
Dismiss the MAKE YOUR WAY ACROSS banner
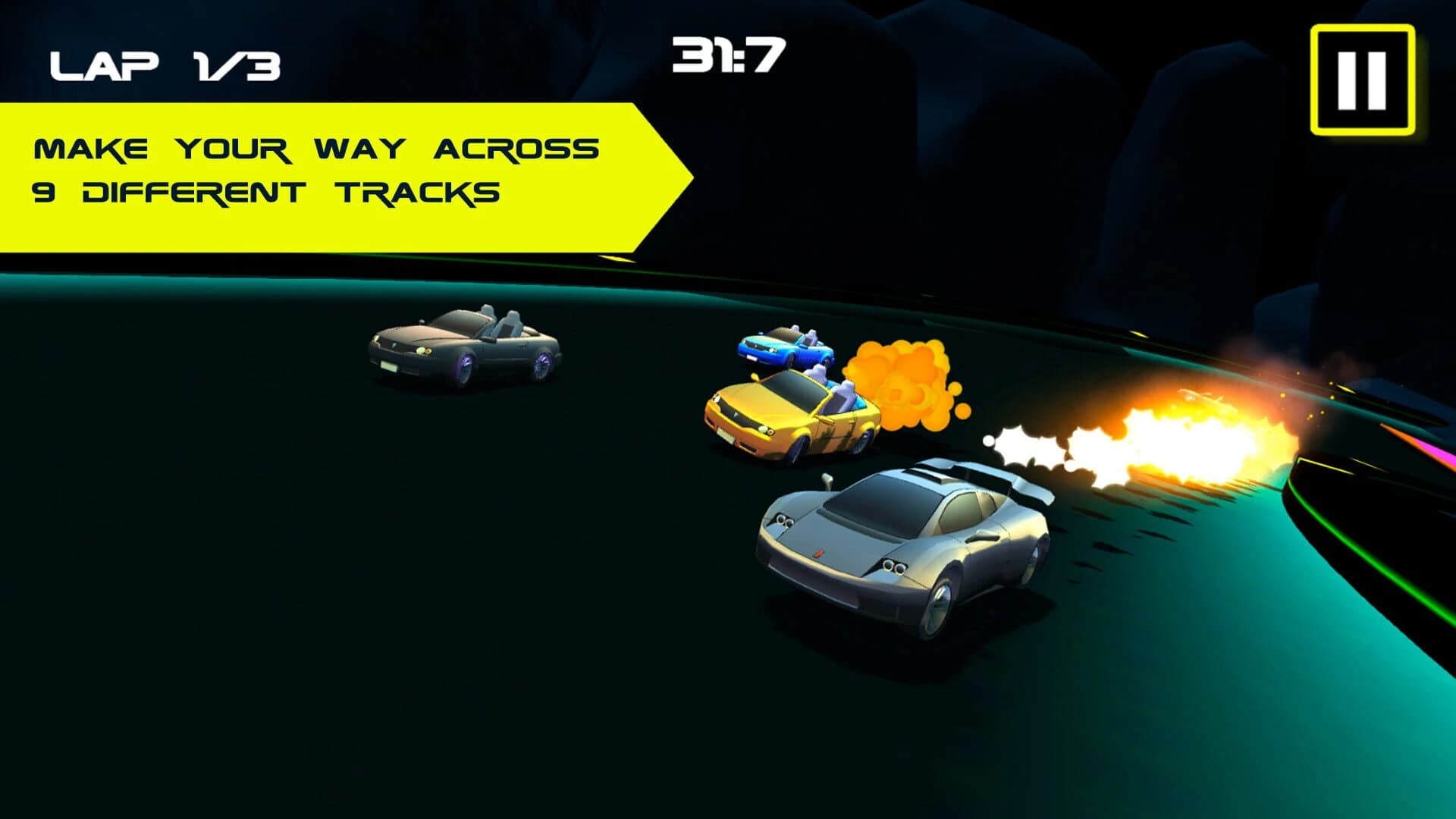pyautogui.click(x=318, y=148)
